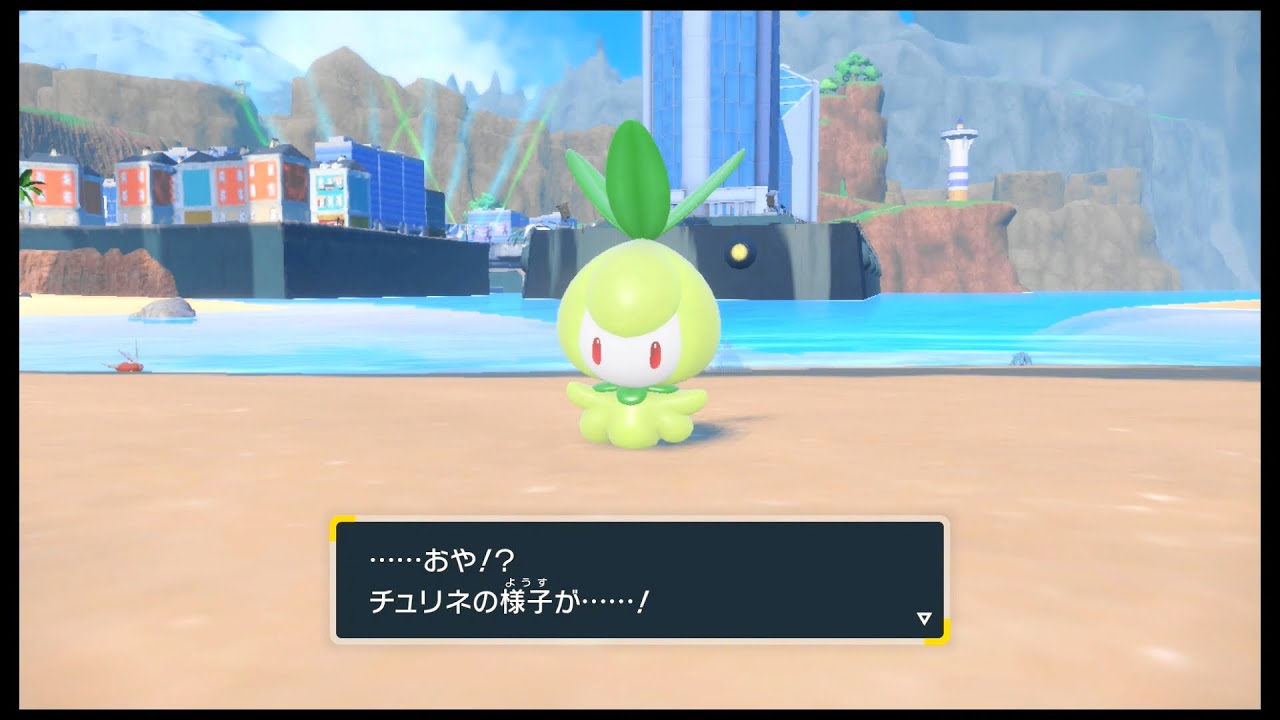Viewport: 1280px width, 720px height.
Task: Click the green collar around Petilil's neck
Action: coord(630,395)
